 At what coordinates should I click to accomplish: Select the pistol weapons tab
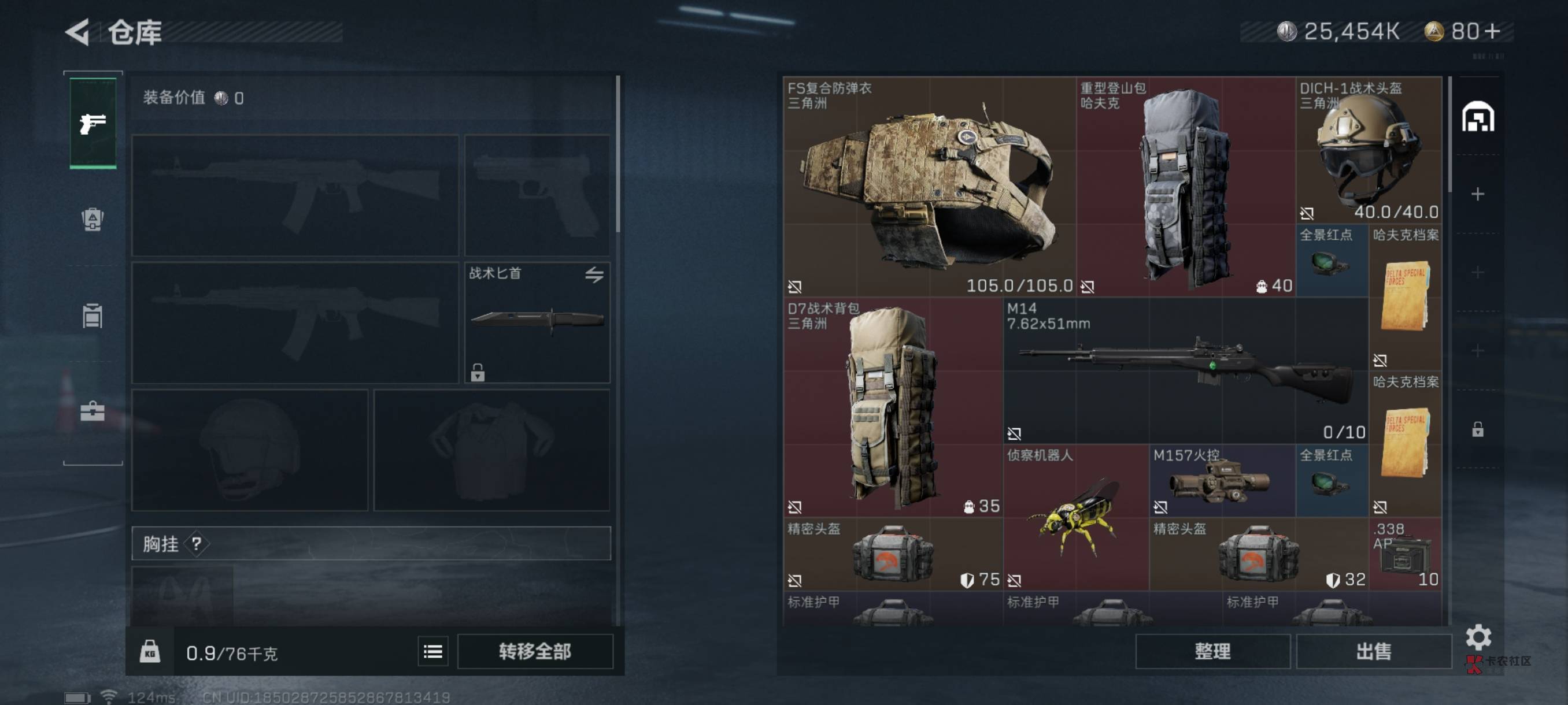click(x=93, y=123)
